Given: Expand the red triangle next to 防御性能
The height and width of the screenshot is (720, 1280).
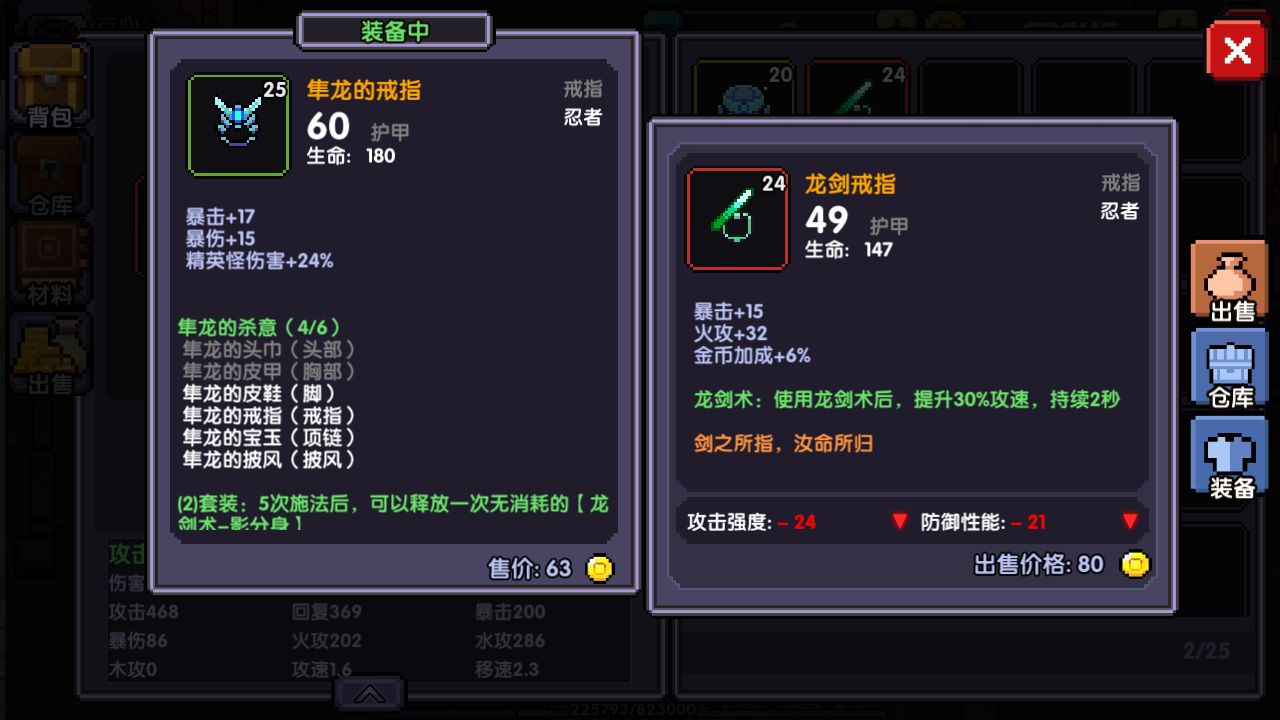Looking at the screenshot, I should [1131, 521].
